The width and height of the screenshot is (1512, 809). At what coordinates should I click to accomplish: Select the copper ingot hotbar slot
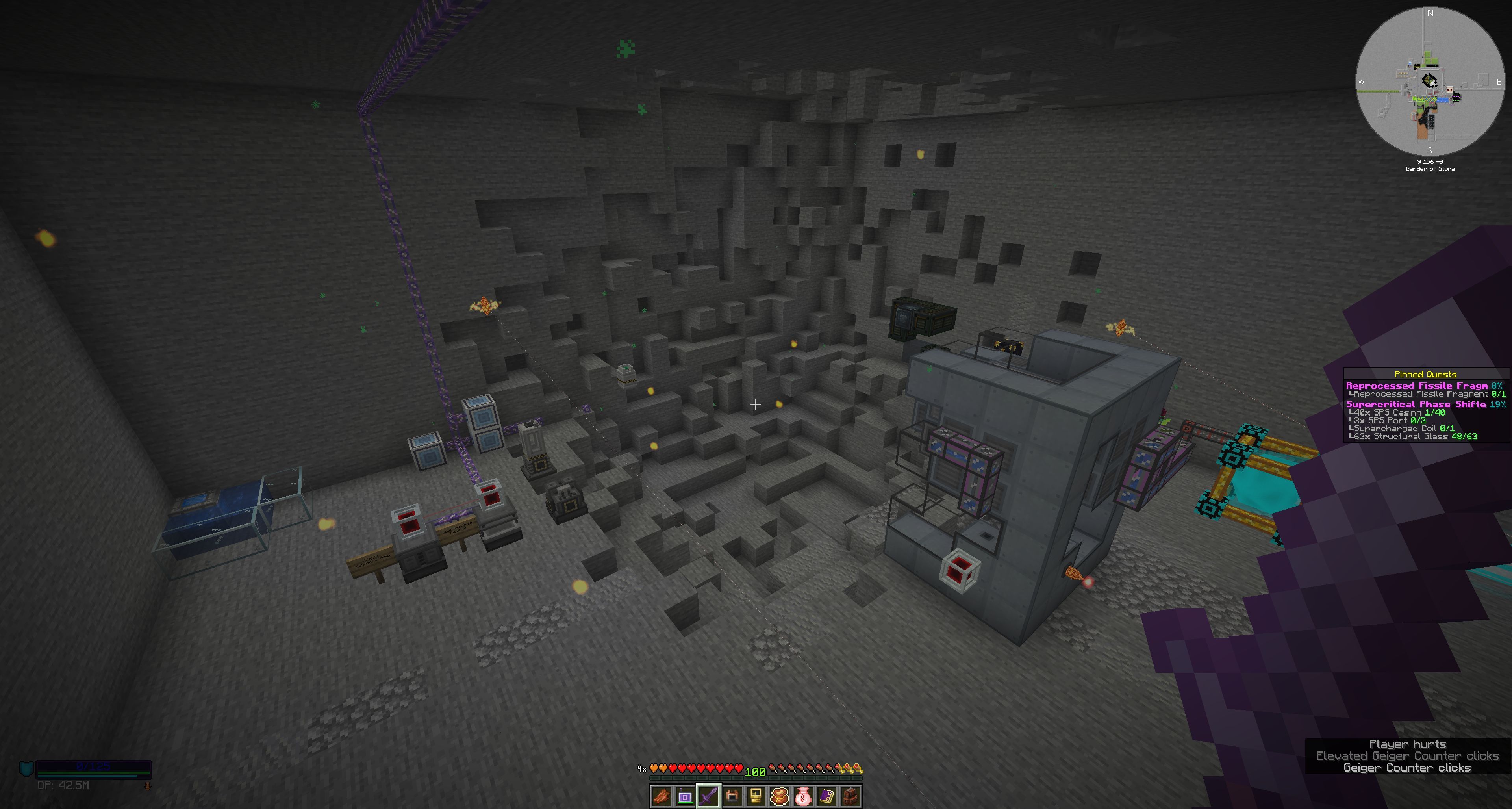(661, 797)
